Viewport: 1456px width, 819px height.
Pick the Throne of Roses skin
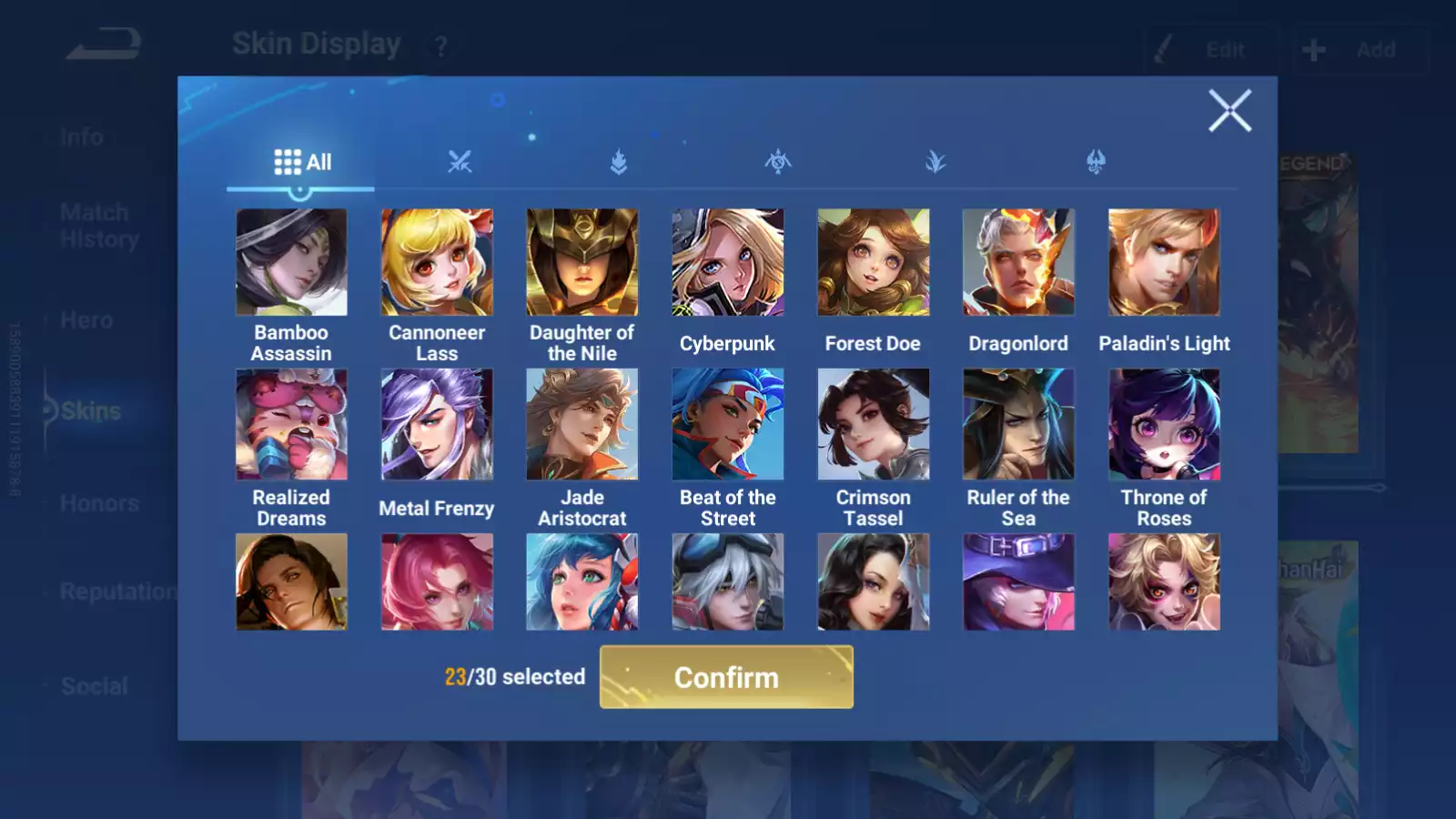(1164, 424)
